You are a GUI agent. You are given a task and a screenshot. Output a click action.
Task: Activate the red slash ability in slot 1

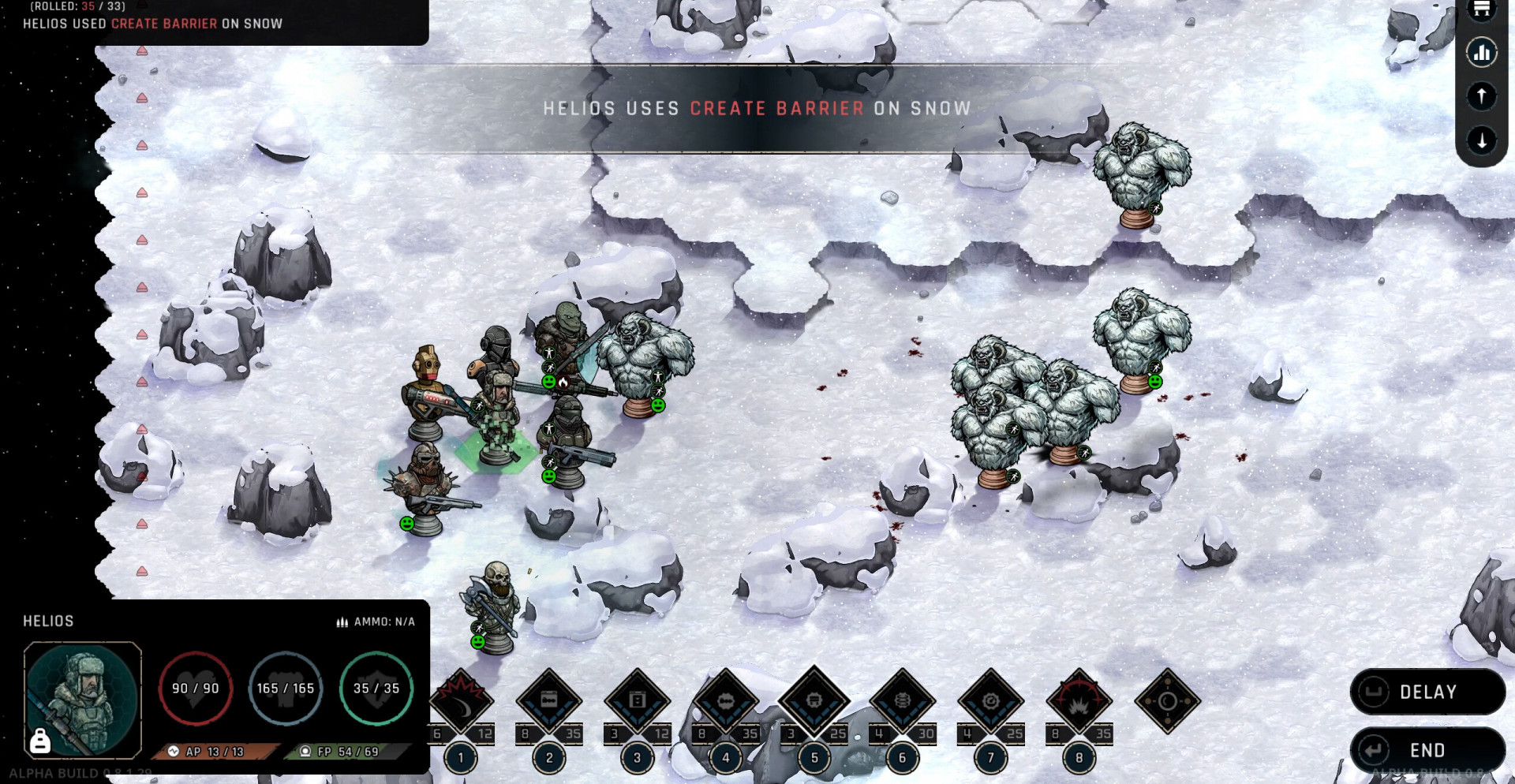click(x=461, y=699)
